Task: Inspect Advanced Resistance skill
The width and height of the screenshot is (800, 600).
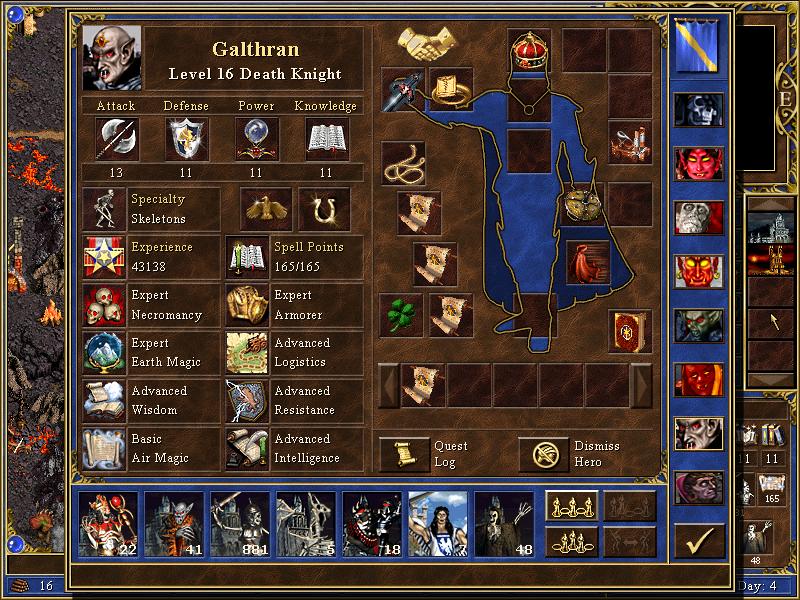Action: click(x=247, y=401)
